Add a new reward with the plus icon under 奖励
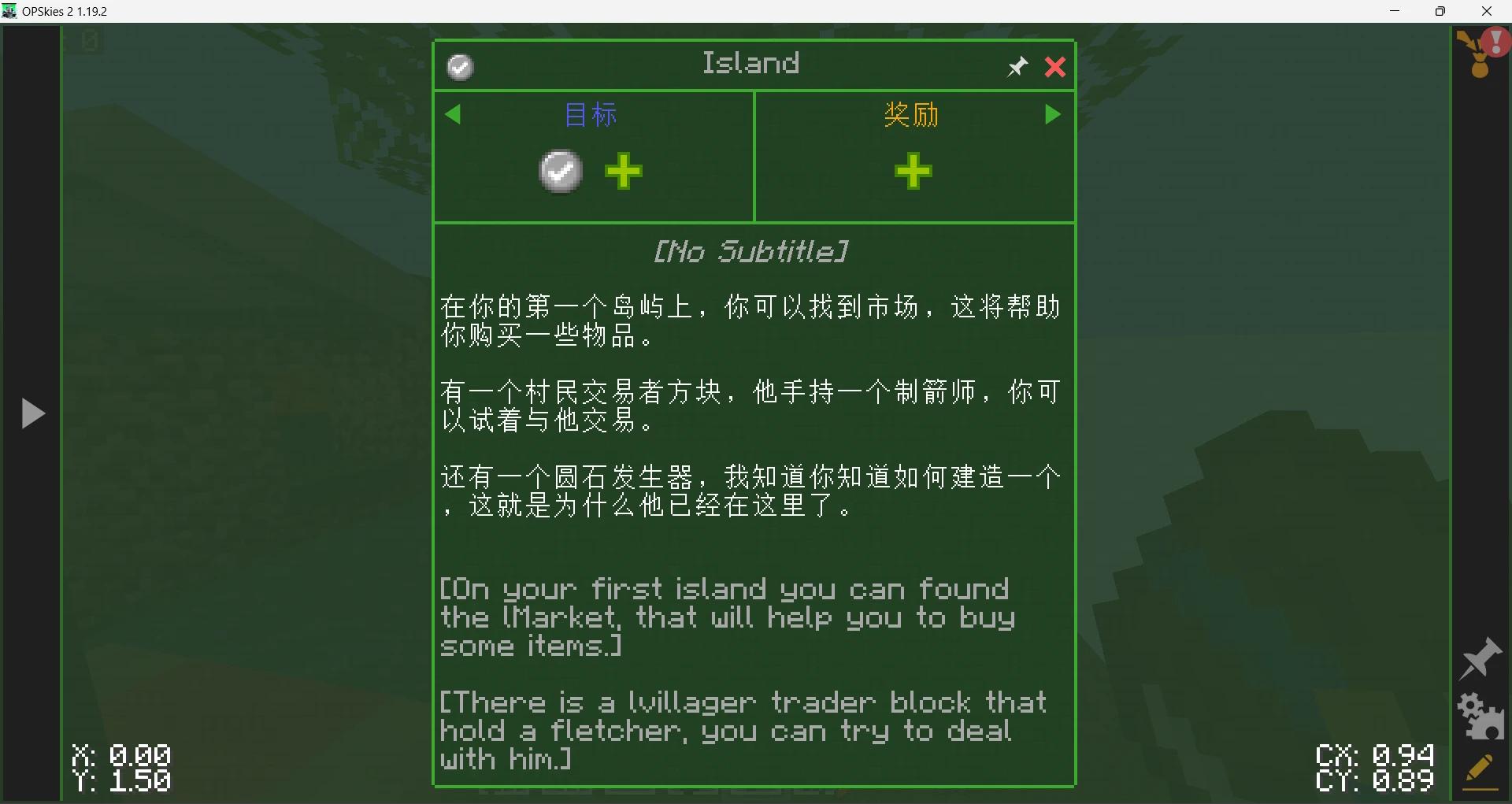Screen dimensions: 1512x804 [912, 171]
